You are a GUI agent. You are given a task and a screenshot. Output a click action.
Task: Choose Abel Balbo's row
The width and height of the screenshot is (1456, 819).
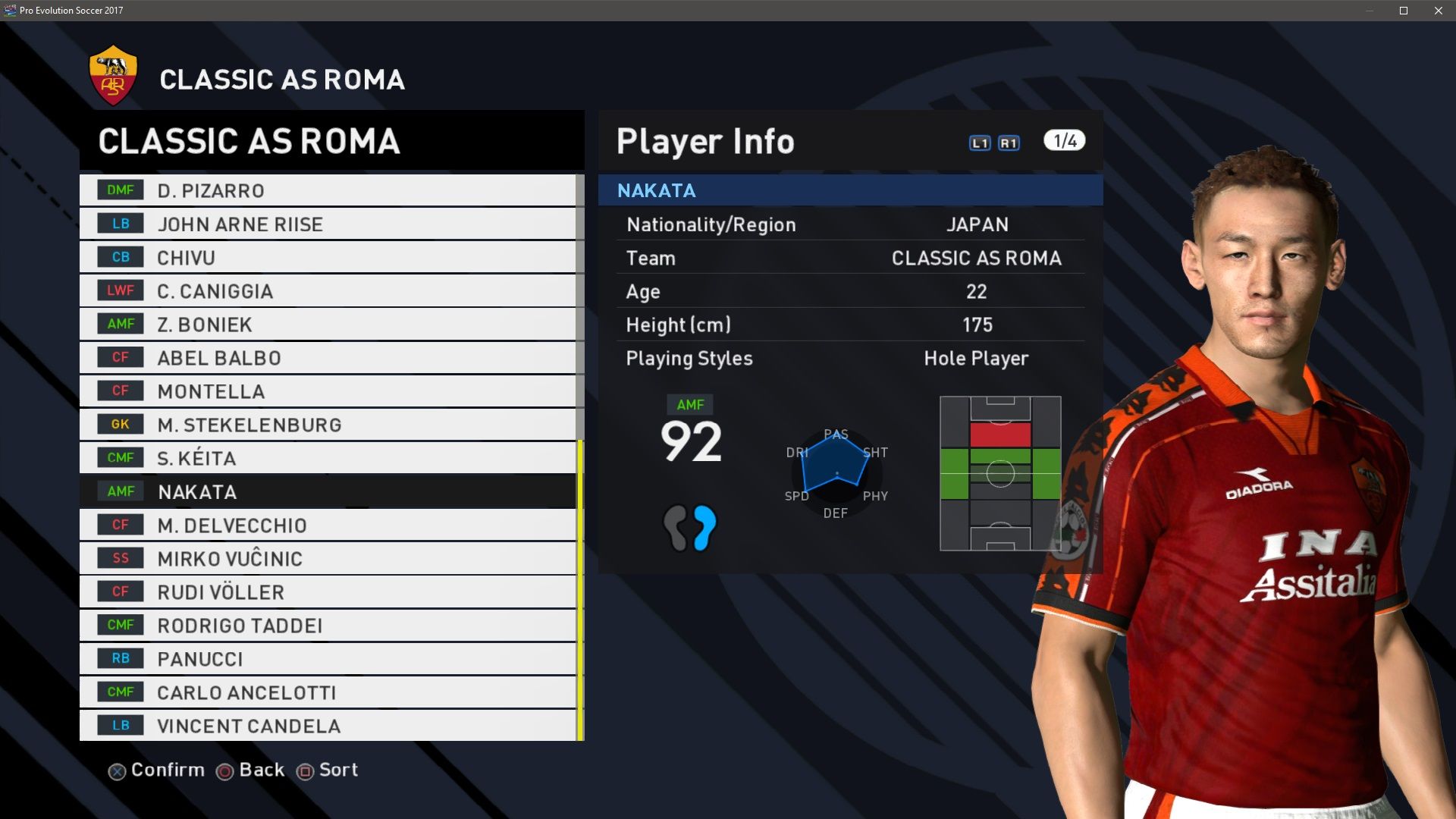pos(328,357)
